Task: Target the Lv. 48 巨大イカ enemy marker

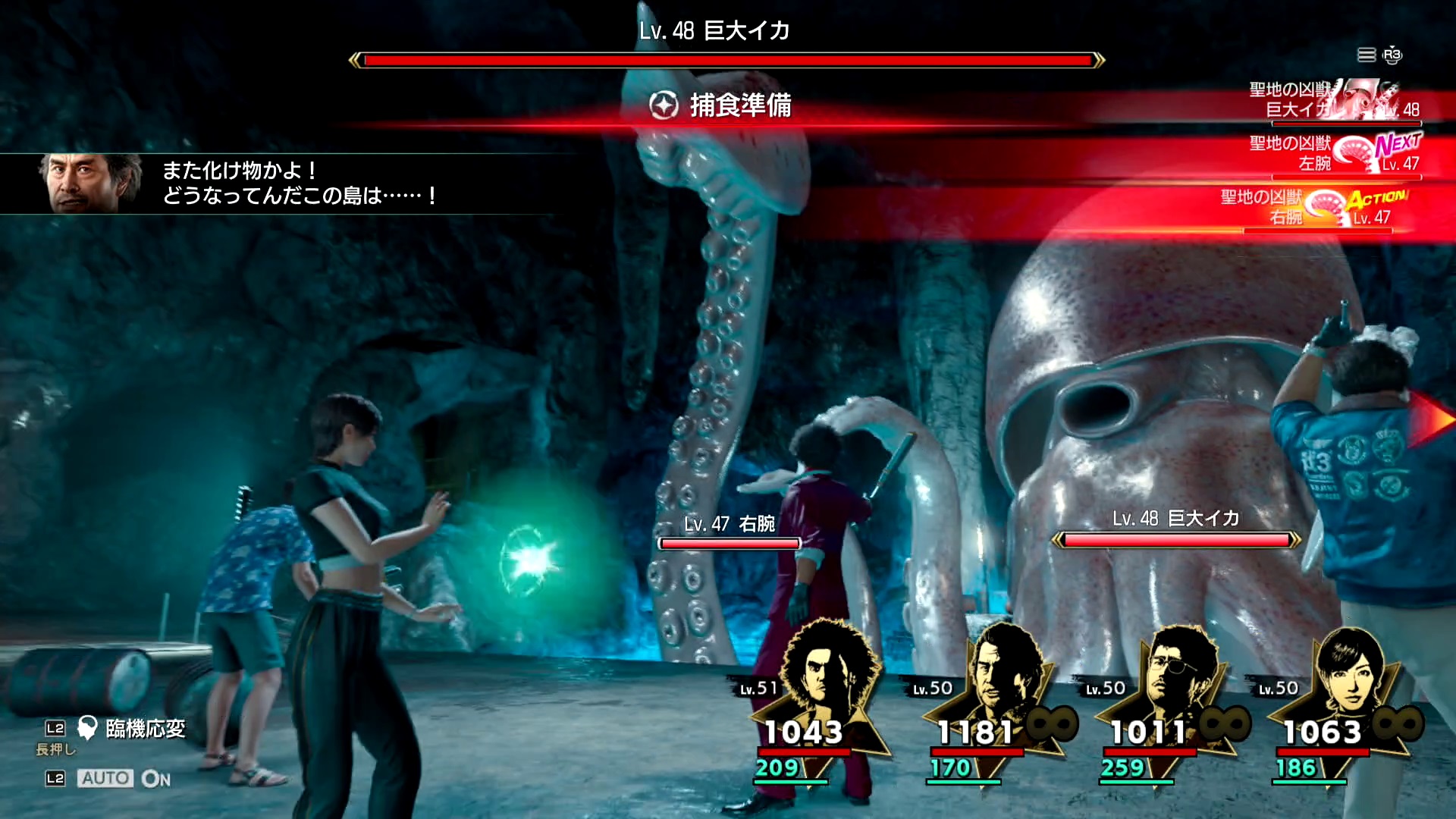Action: (1176, 529)
